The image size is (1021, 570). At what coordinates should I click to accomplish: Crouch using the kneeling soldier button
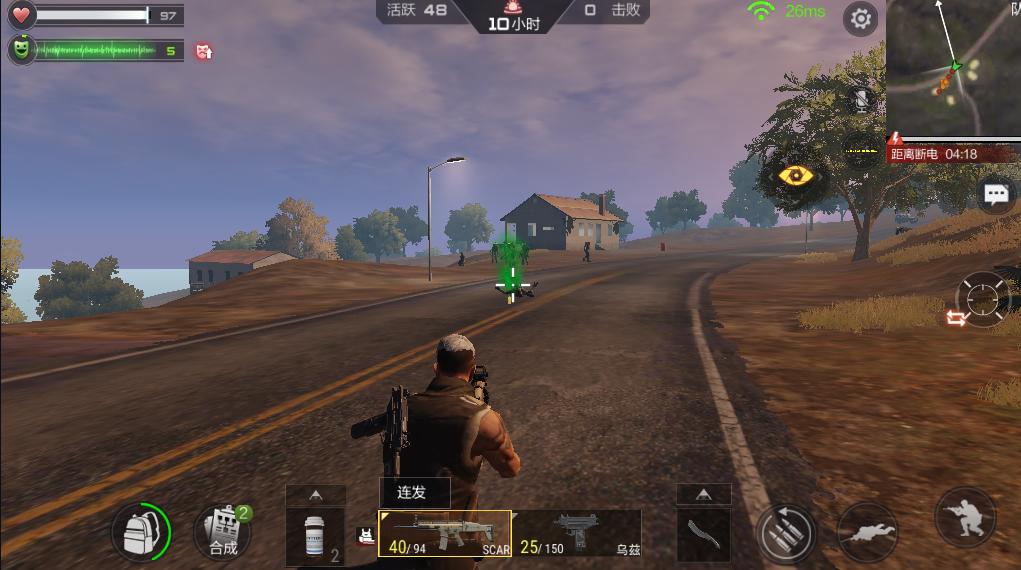(965, 518)
